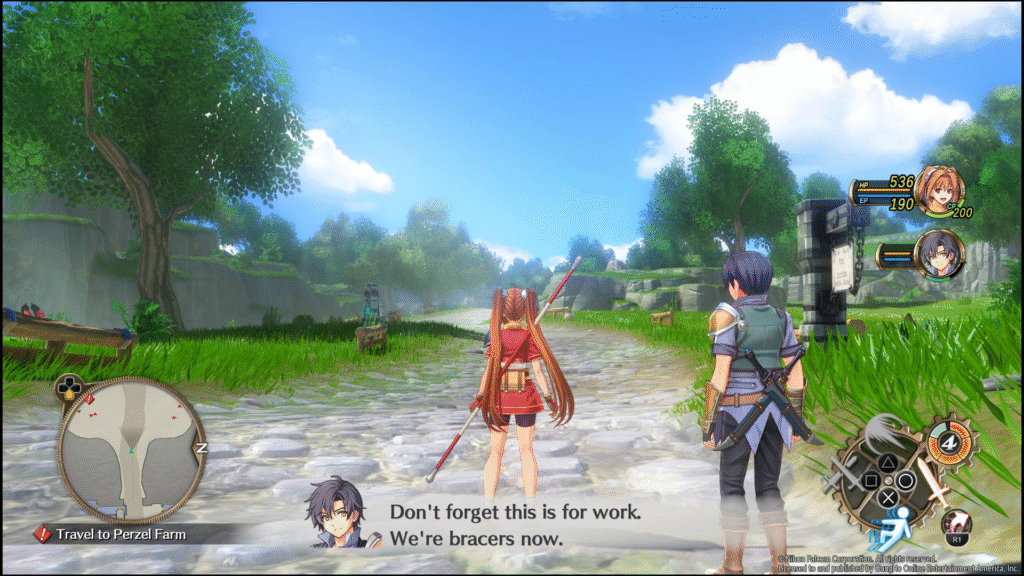
Task: Click the red-haired girl's party portrait
Action: (x=939, y=191)
